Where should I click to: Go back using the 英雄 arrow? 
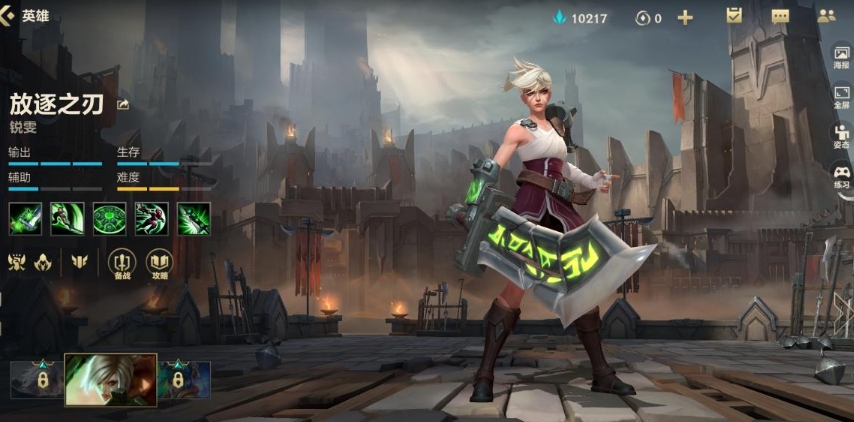point(10,16)
